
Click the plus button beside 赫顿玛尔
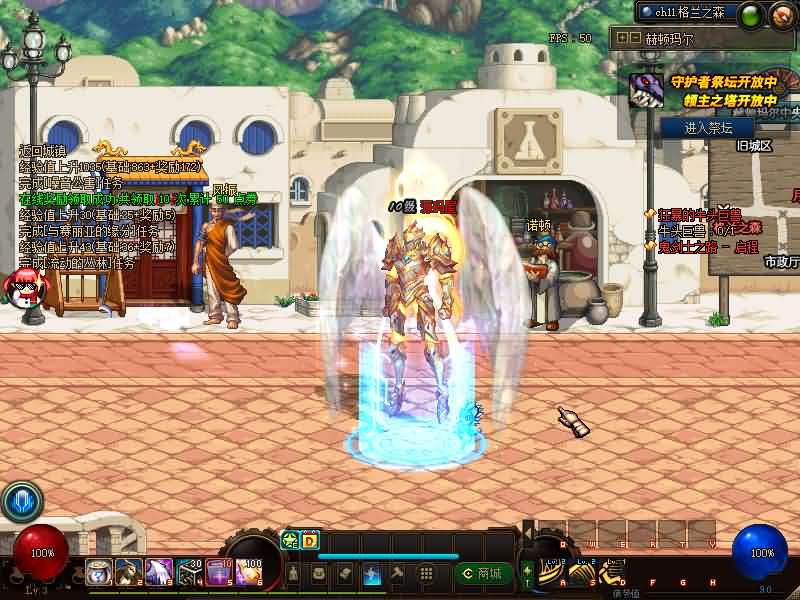pos(622,38)
